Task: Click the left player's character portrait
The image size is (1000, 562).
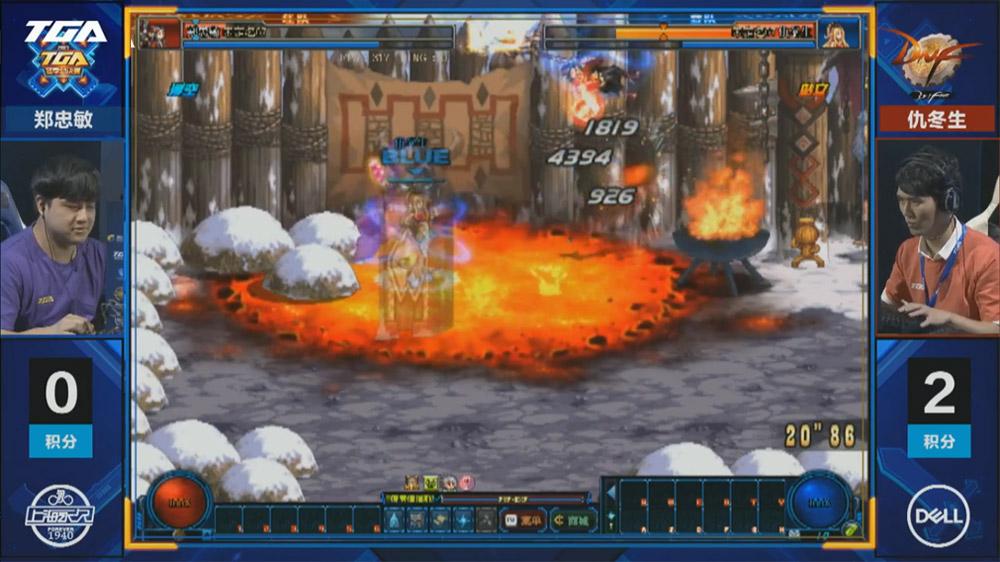Action: pos(161,34)
